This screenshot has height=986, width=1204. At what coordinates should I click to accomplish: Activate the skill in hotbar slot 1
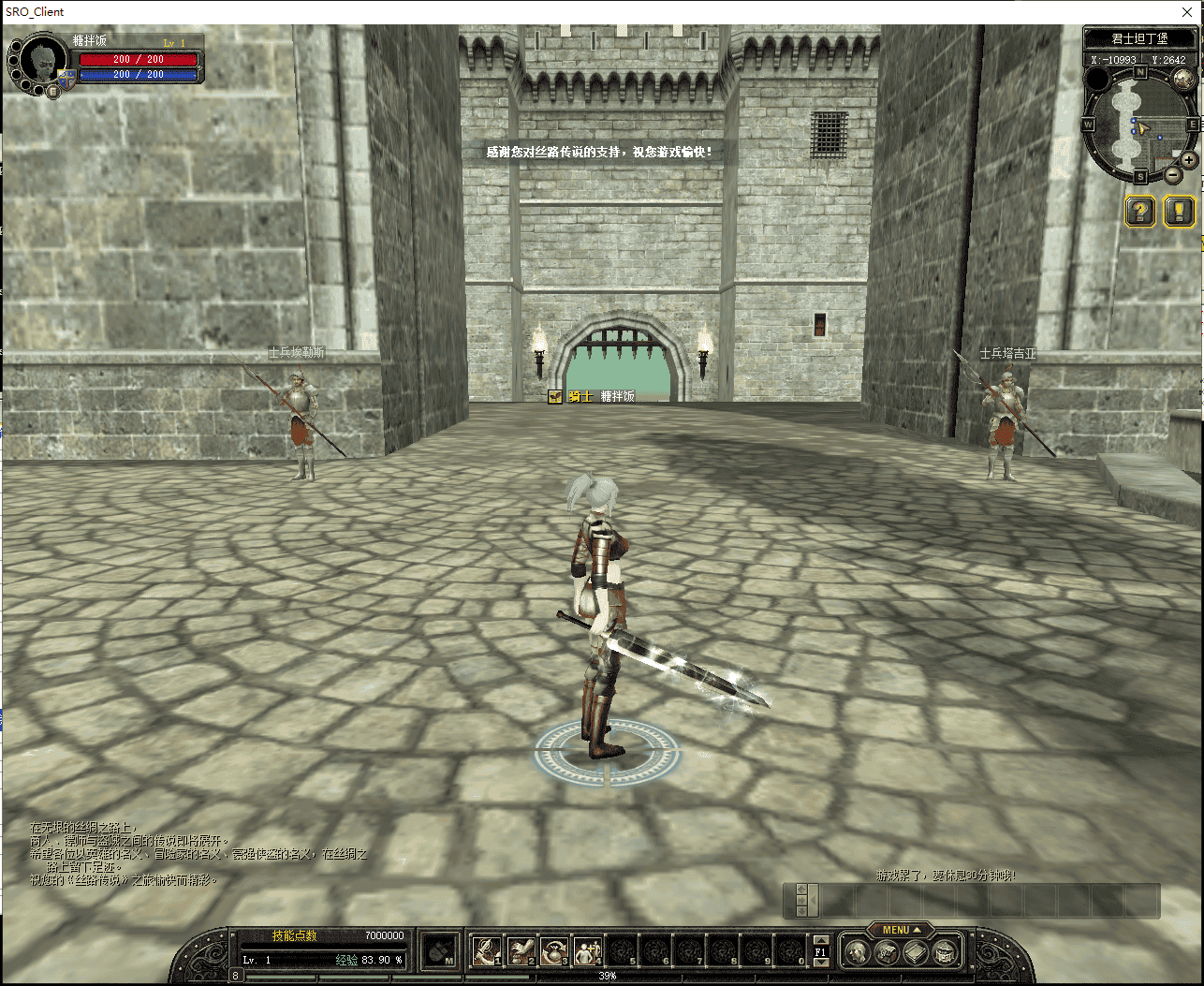(485, 951)
